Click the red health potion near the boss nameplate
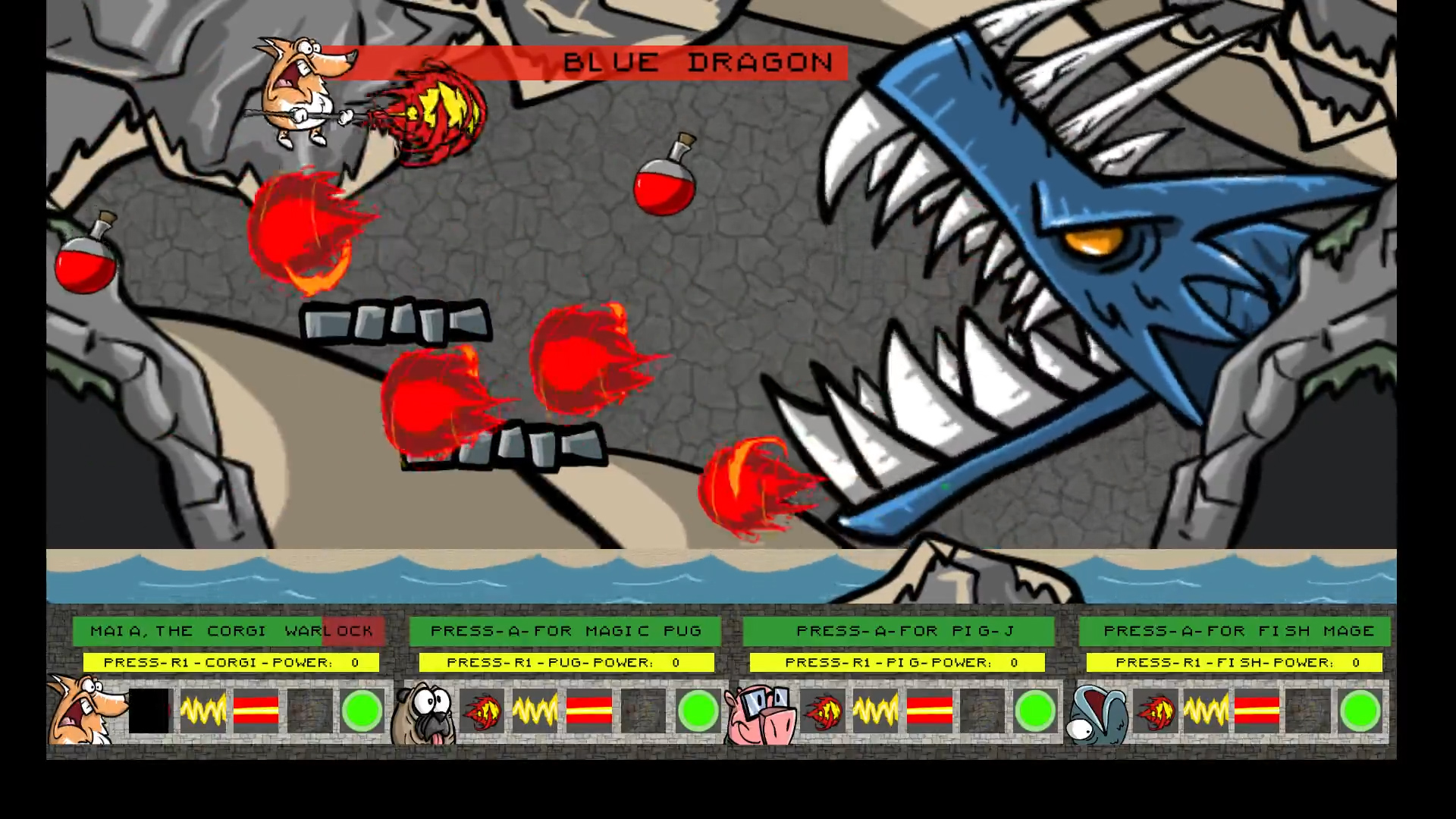This screenshot has height=819, width=1456. pyautogui.click(x=665, y=184)
